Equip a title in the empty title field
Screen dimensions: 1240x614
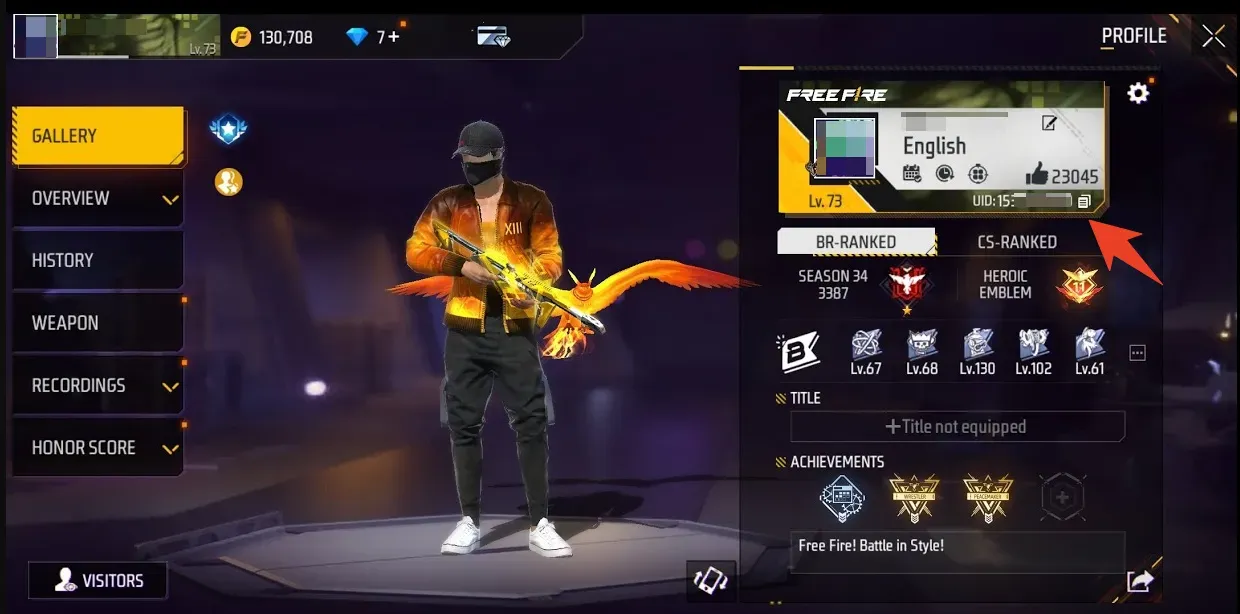[957, 427]
